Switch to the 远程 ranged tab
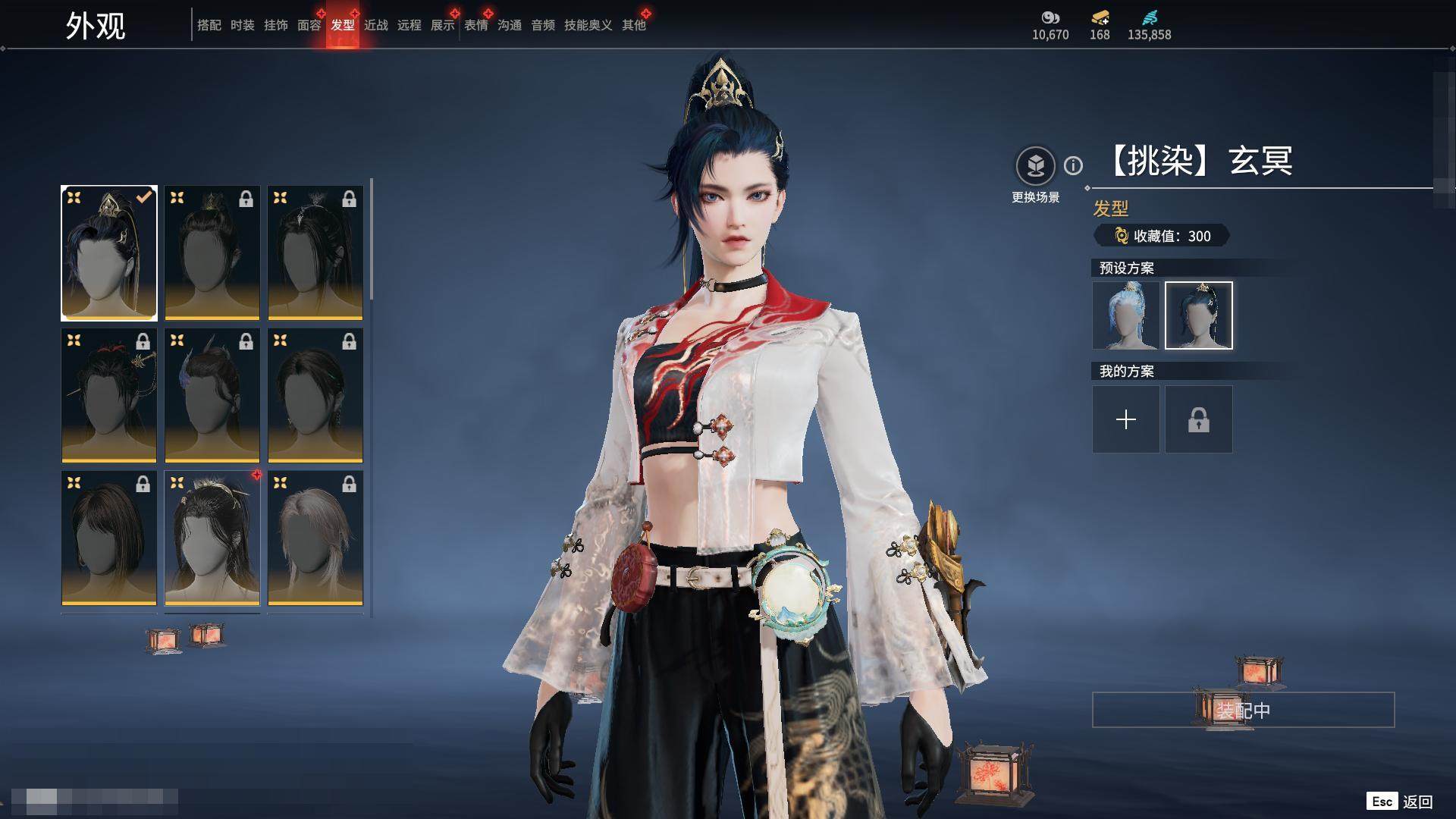 pyautogui.click(x=409, y=25)
